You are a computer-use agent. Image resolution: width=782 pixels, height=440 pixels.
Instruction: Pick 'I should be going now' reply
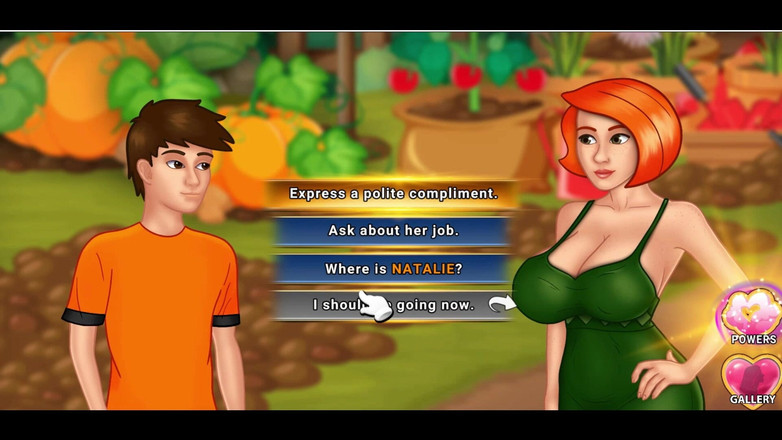(393, 305)
